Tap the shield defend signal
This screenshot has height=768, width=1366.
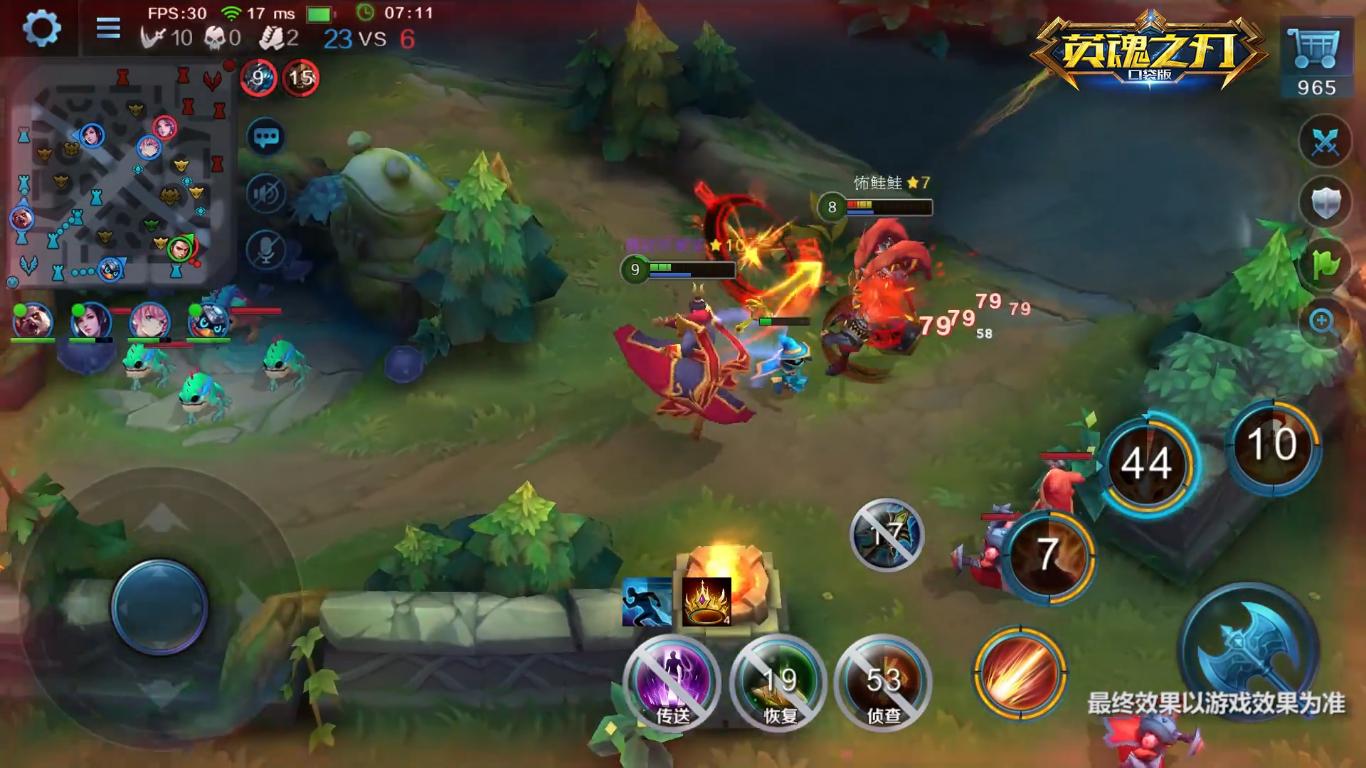(1325, 202)
